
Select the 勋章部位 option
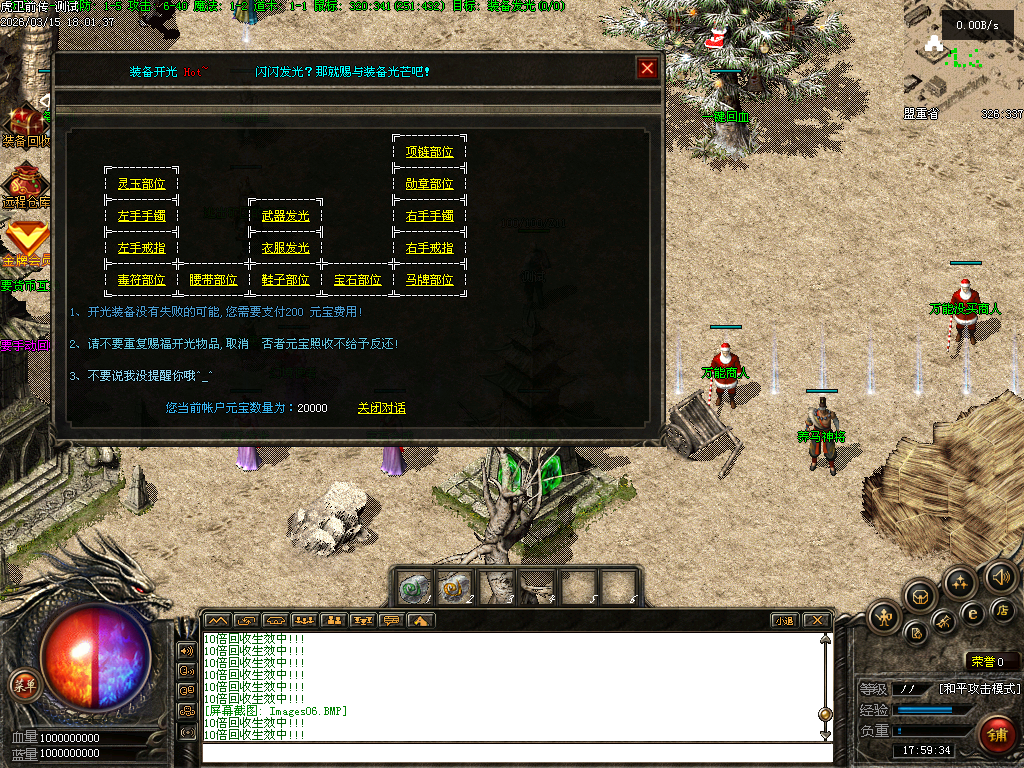point(429,184)
